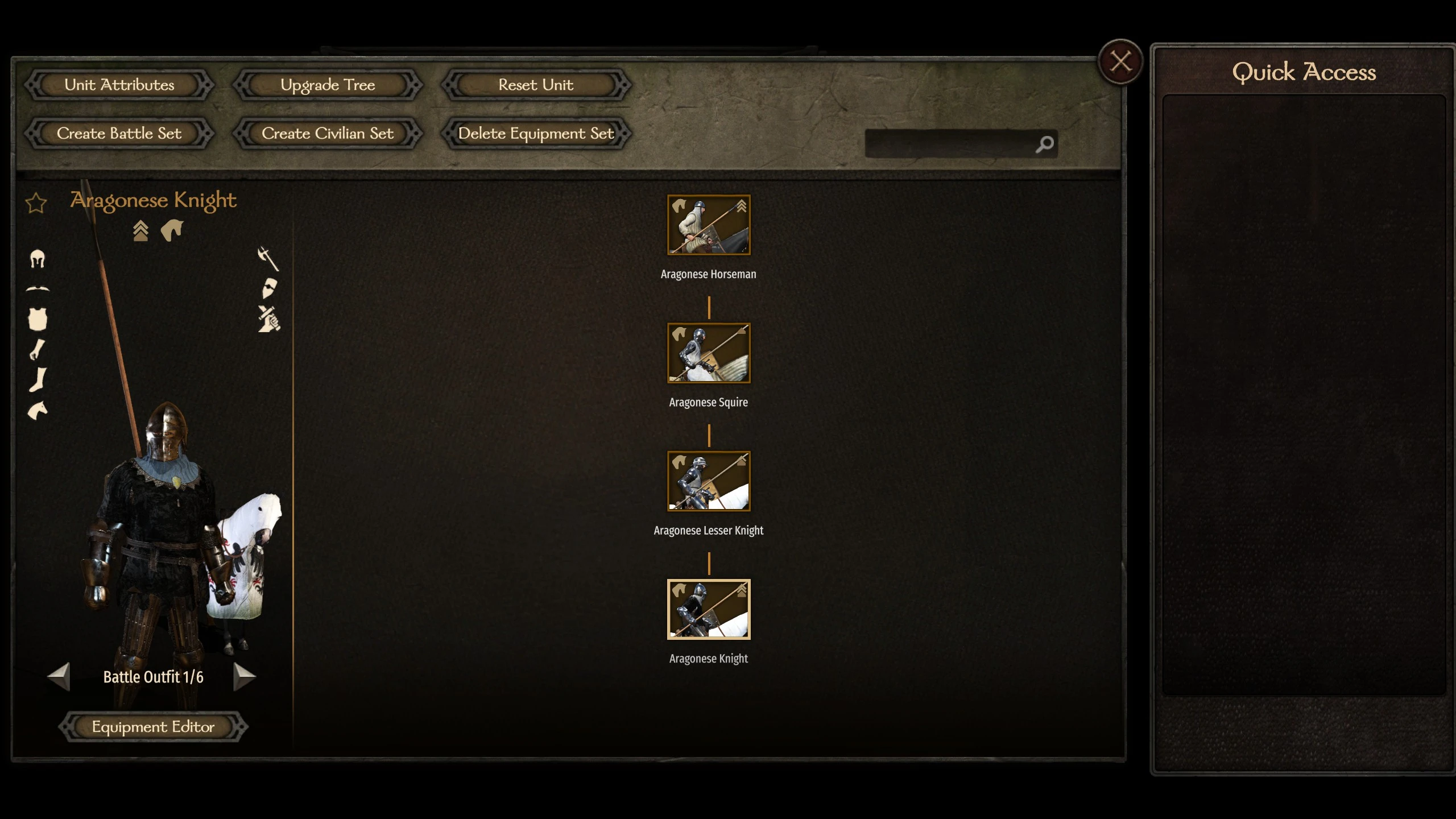
Task: Open the Unit Attributes panel
Action: [x=119, y=85]
